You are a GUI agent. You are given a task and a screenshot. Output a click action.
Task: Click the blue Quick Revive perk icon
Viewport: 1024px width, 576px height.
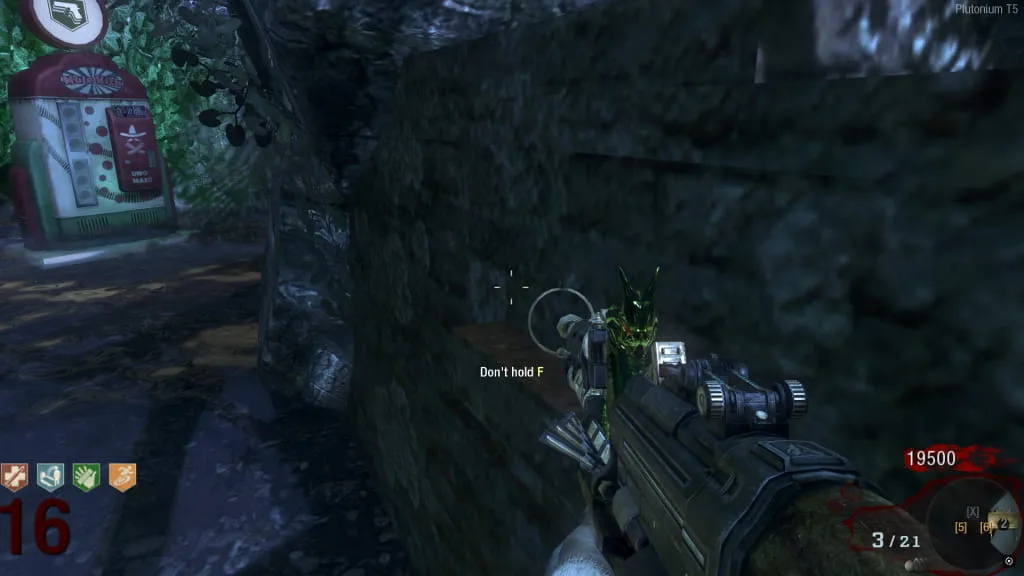50,477
